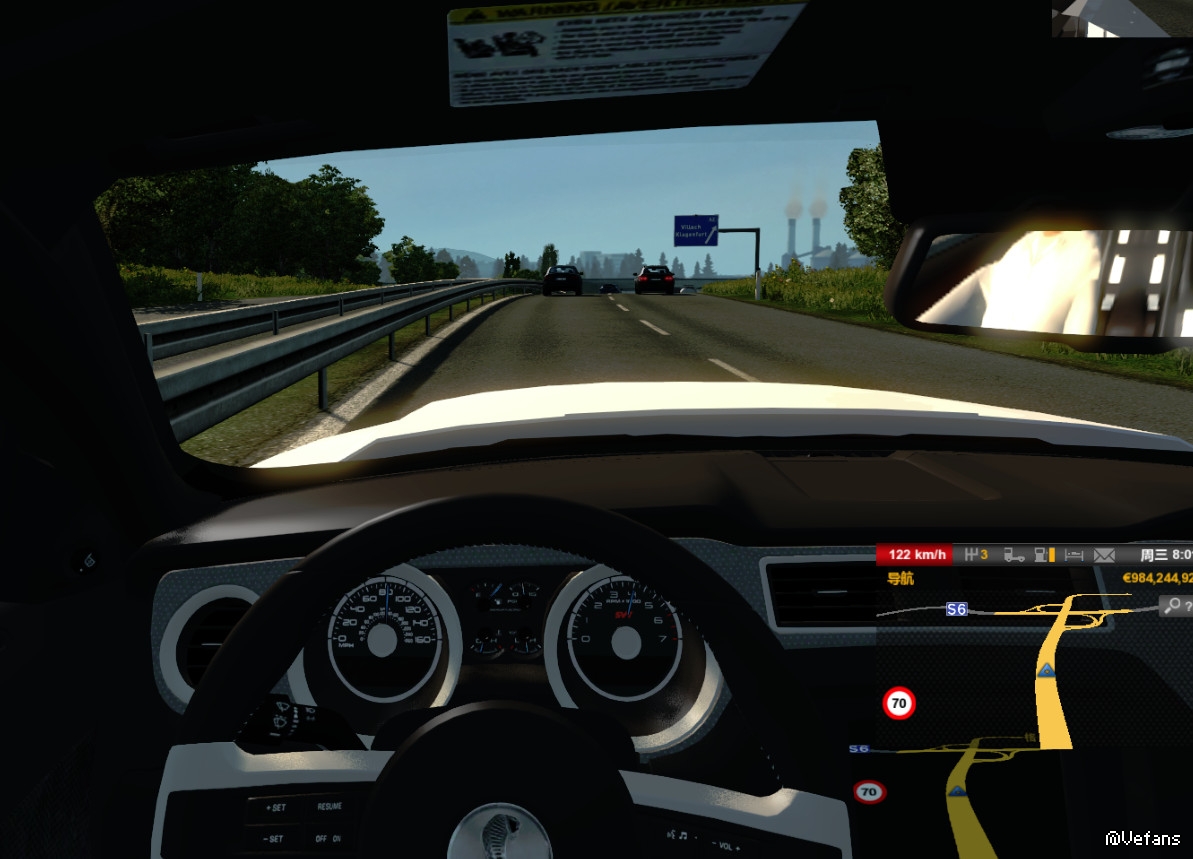Open the truck damage status icon

[1014, 554]
